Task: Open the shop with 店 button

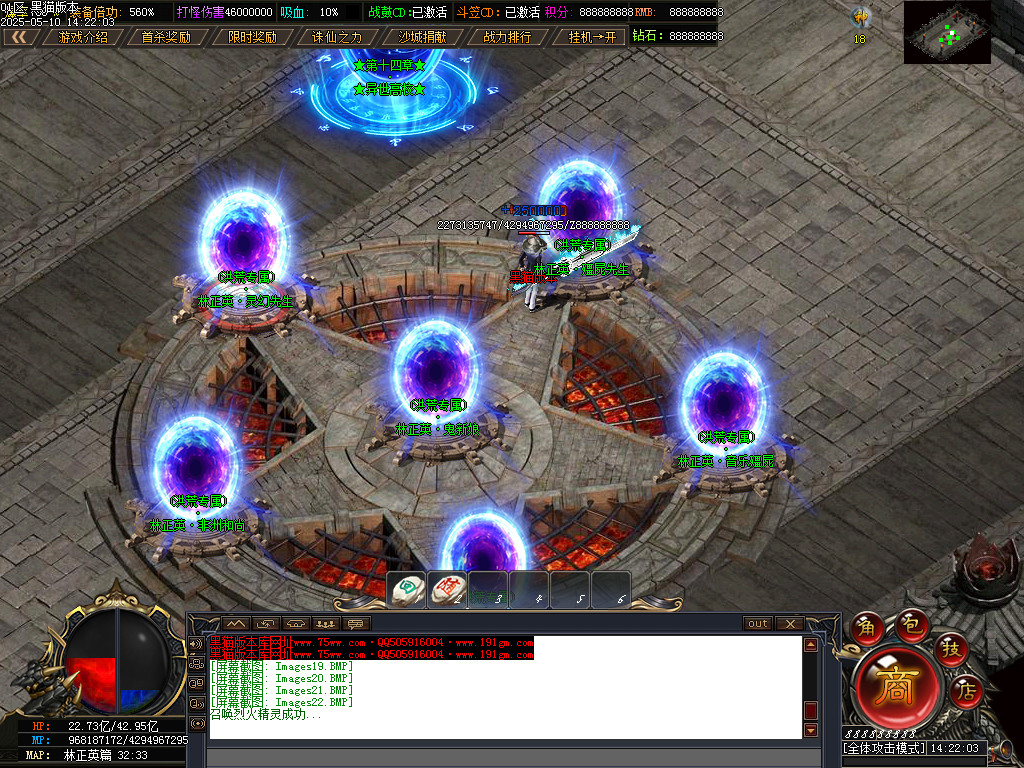Action: [966, 689]
